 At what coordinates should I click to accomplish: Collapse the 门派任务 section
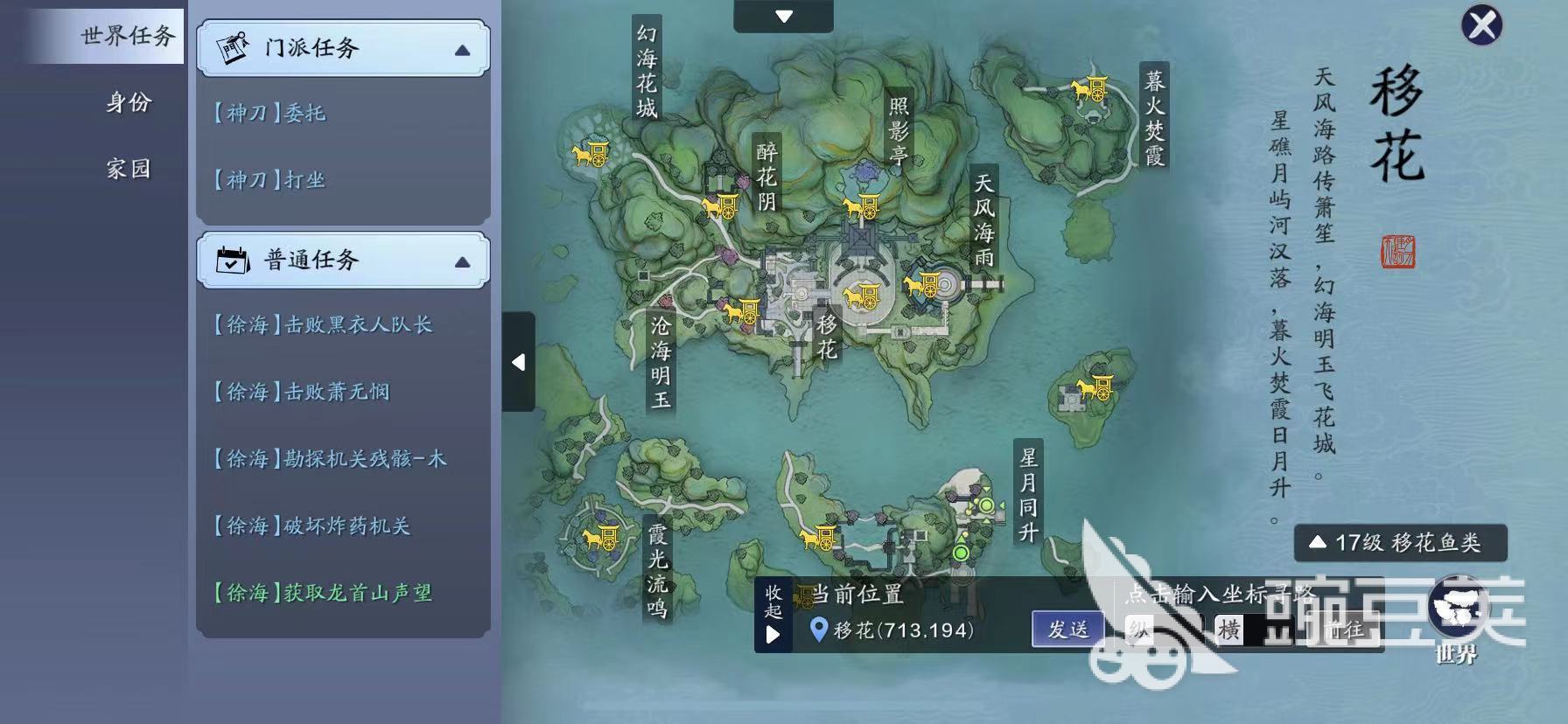click(x=462, y=50)
